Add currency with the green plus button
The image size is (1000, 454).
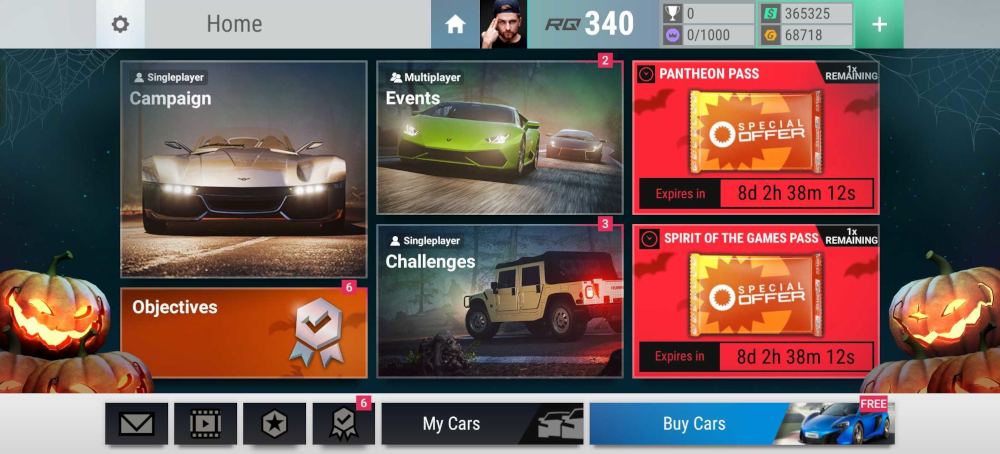point(879,24)
